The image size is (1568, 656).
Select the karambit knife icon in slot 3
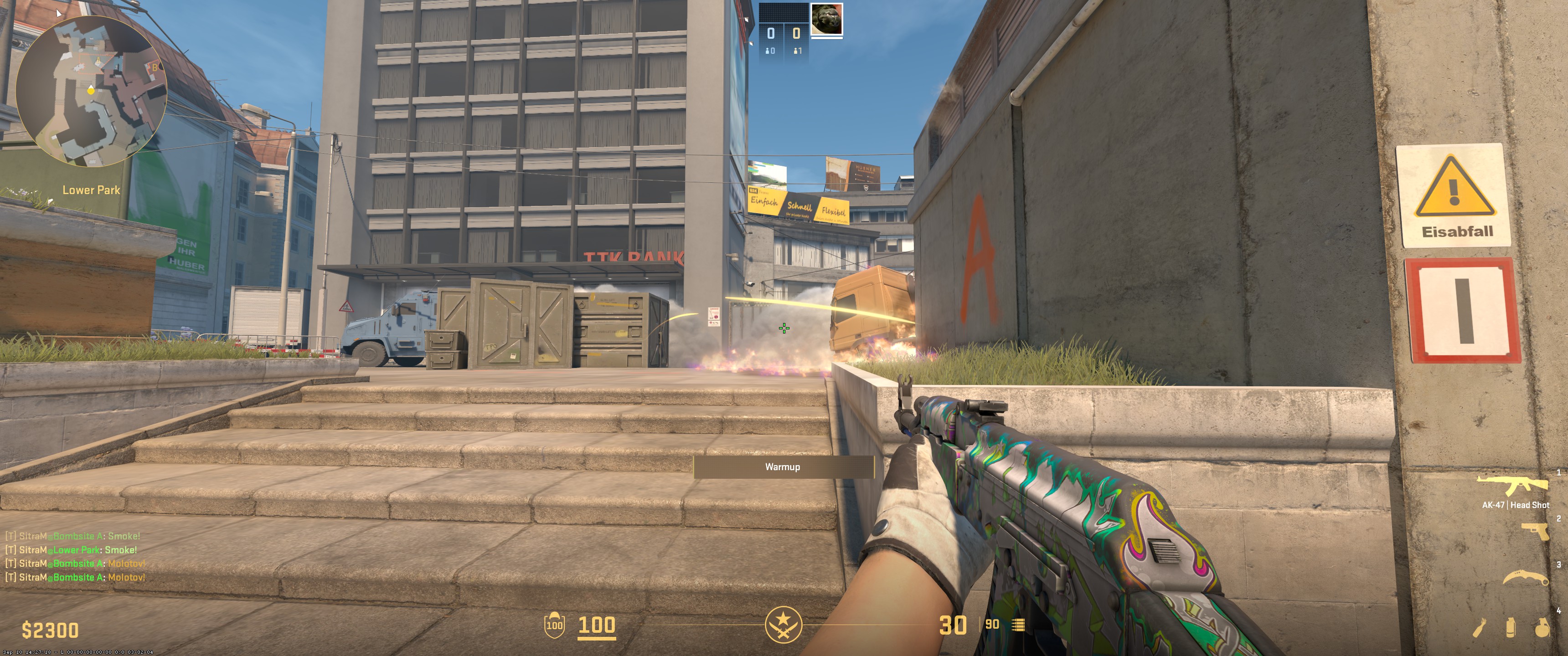tap(1526, 578)
